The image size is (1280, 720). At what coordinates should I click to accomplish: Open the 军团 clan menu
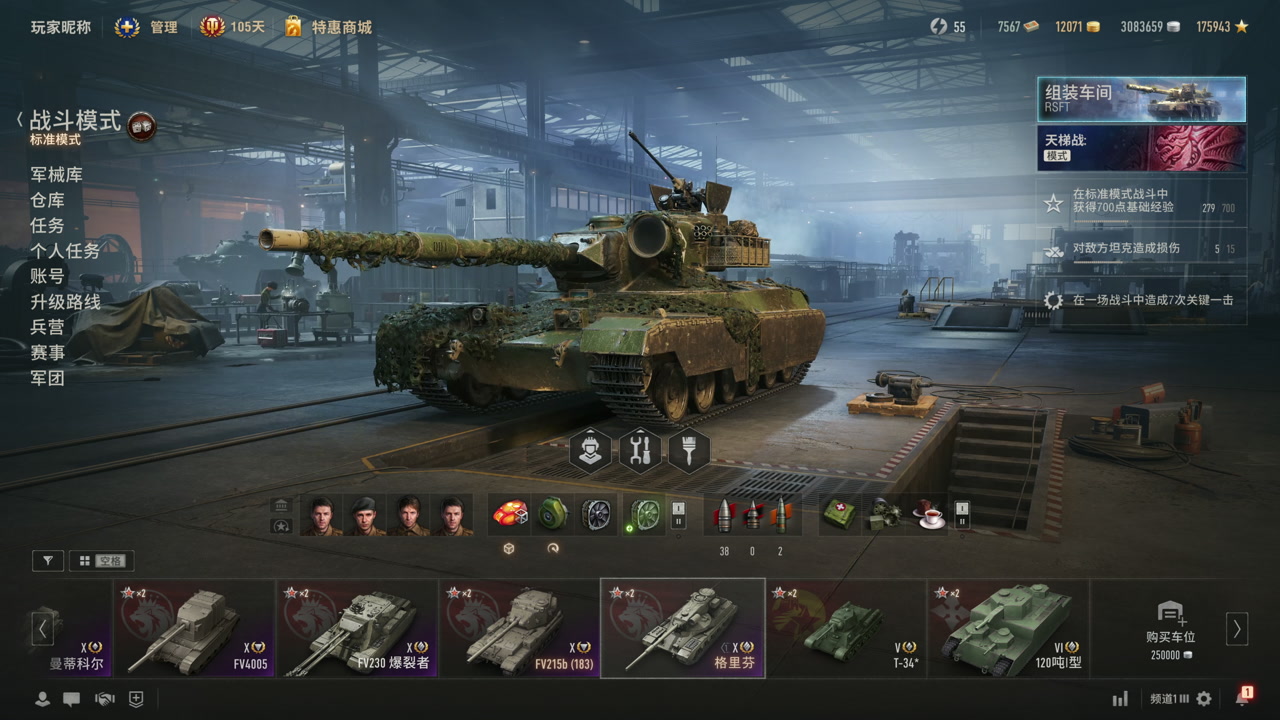click(47, 378)
